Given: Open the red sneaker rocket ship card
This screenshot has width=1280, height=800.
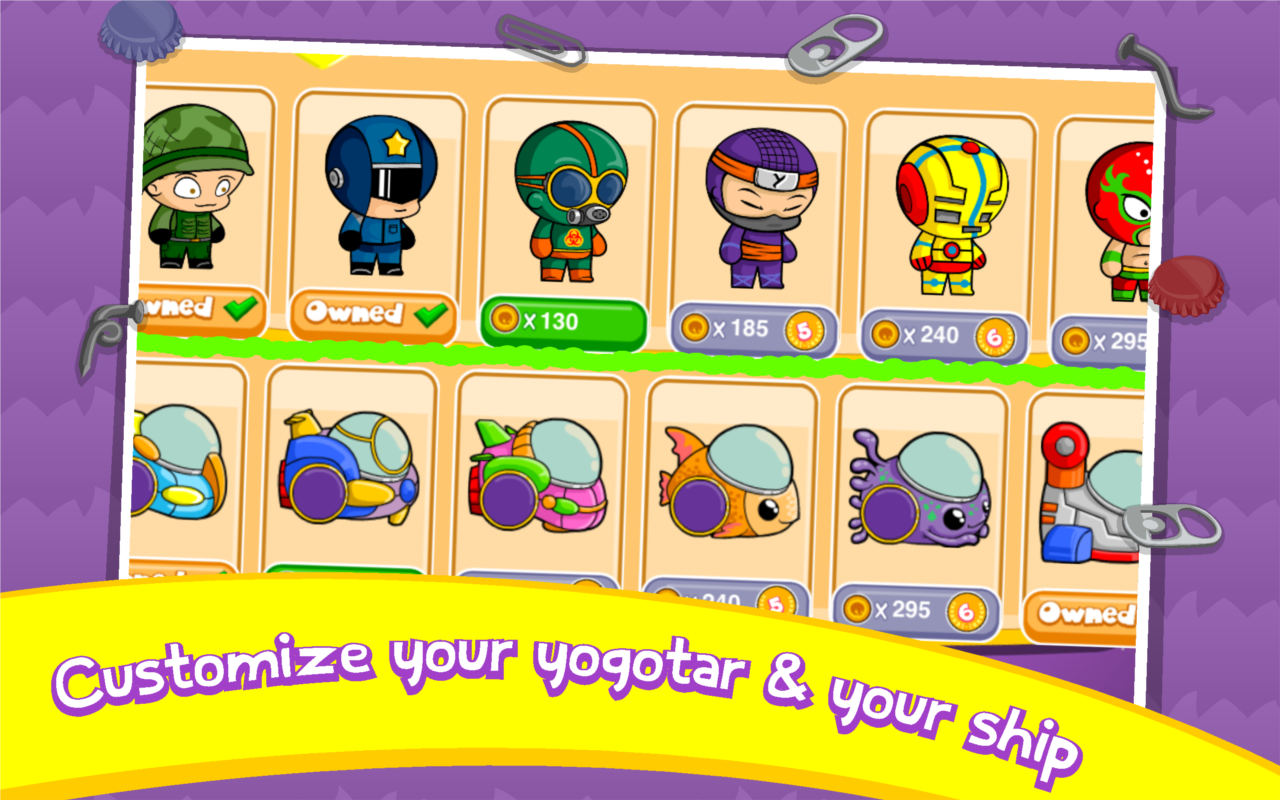Looking at the screenshot, I should [1095, 500].
